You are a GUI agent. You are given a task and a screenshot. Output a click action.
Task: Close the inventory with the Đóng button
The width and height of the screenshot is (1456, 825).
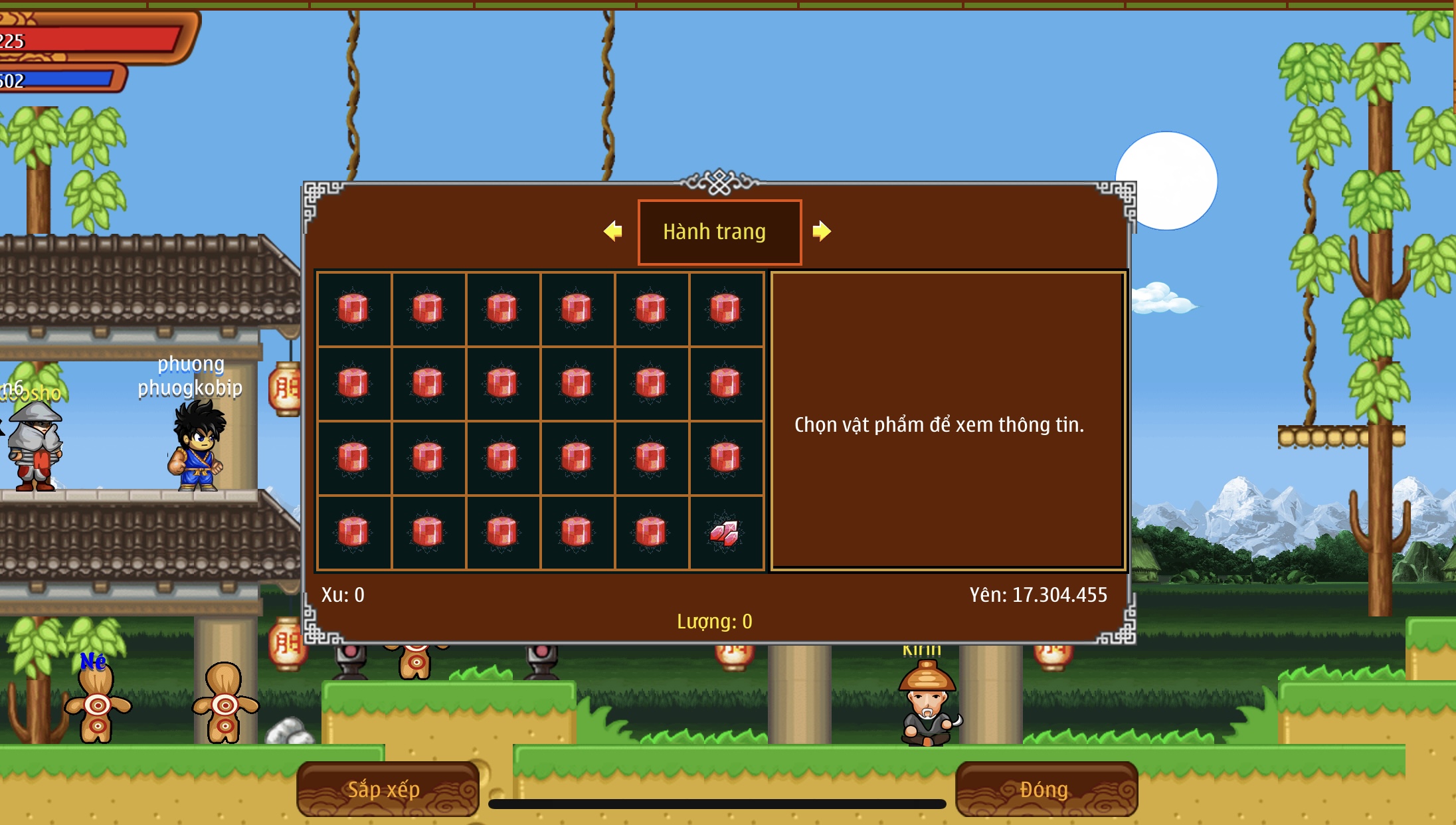[x=1046, y=789]
